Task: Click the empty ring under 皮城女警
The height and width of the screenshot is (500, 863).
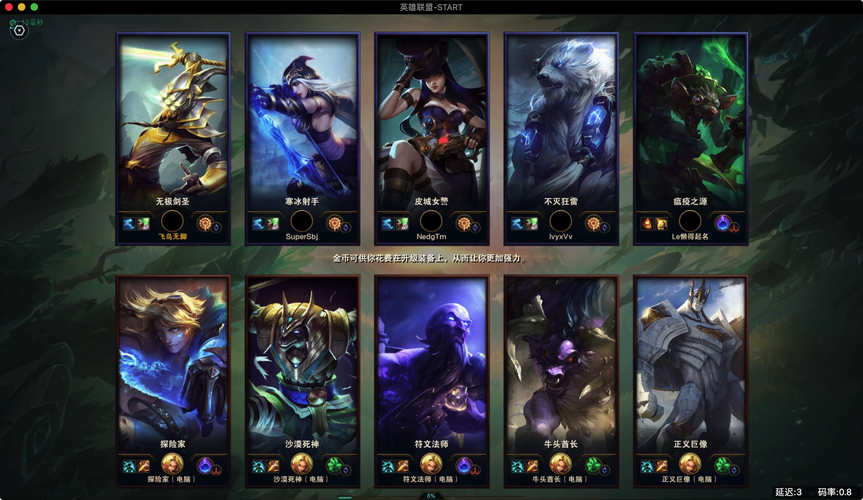Action: click(x=431, y=222)
